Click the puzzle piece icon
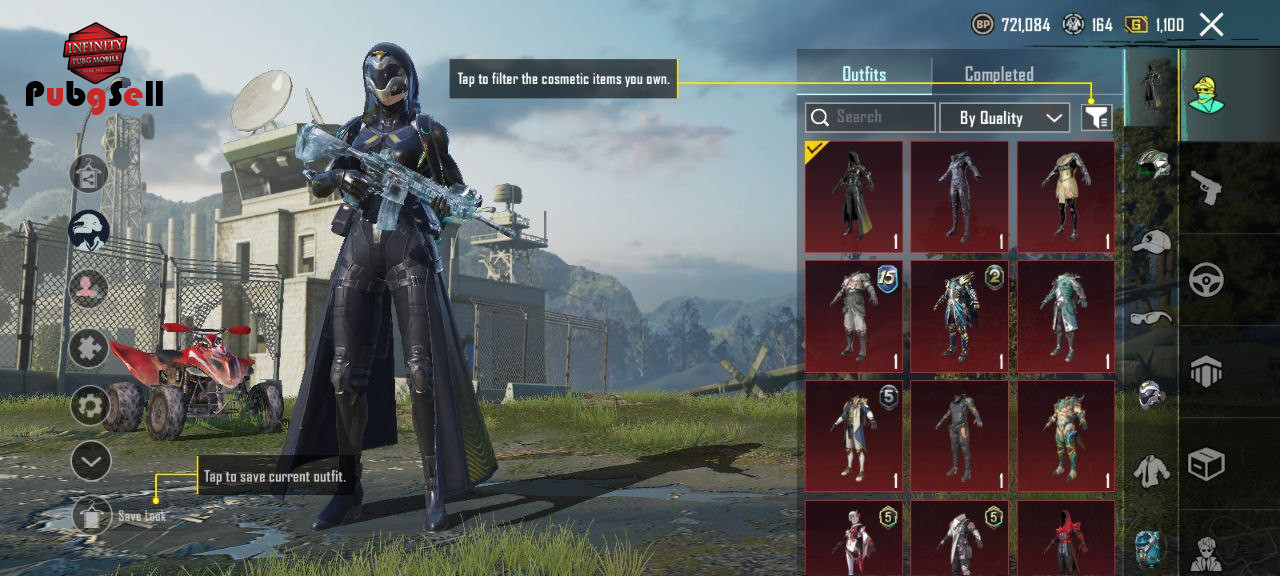Viewport: 1280px width, 576px height. point(89,348)
